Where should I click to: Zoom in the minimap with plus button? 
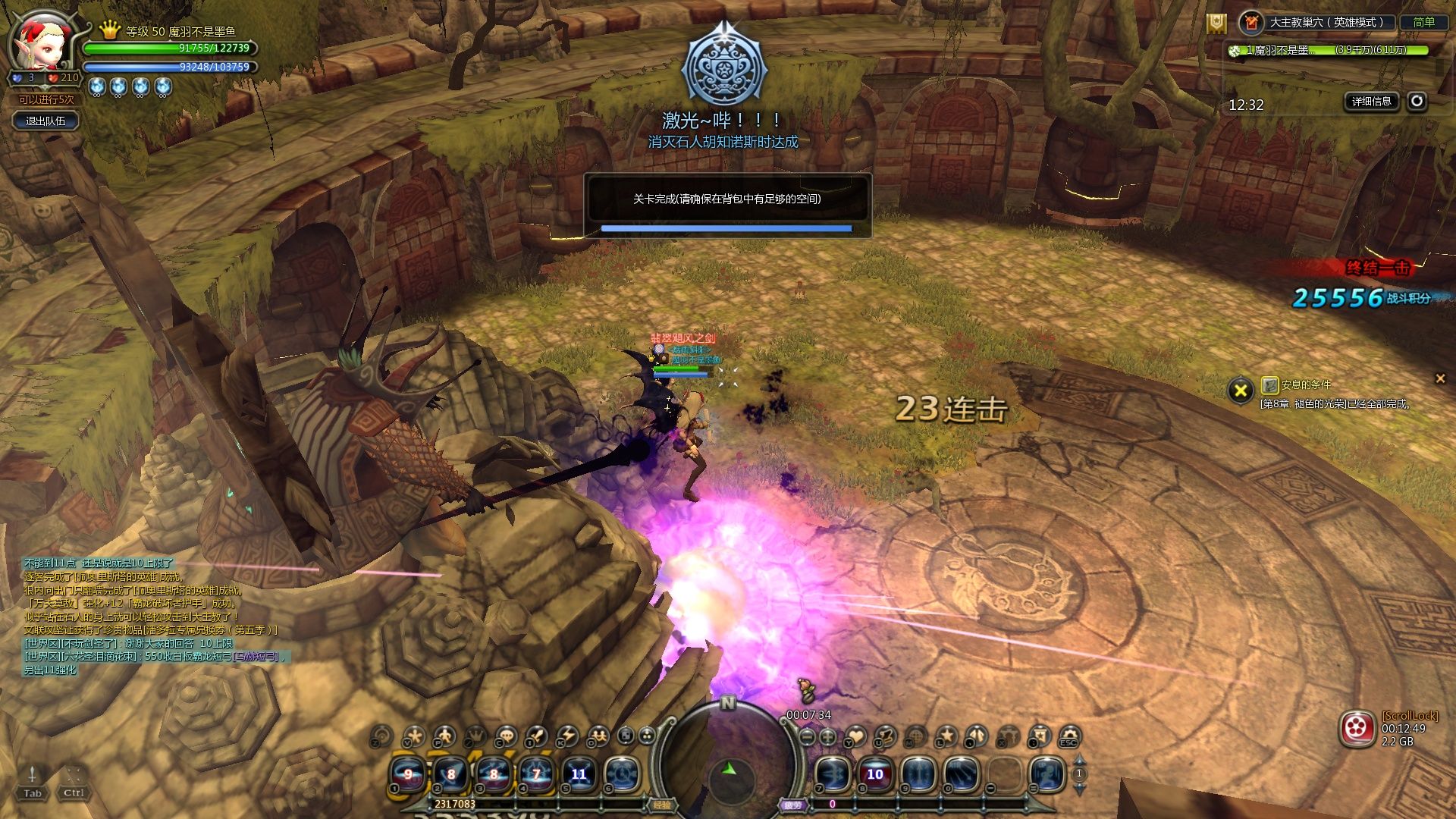pyautogui.click(x=828, y=736)
